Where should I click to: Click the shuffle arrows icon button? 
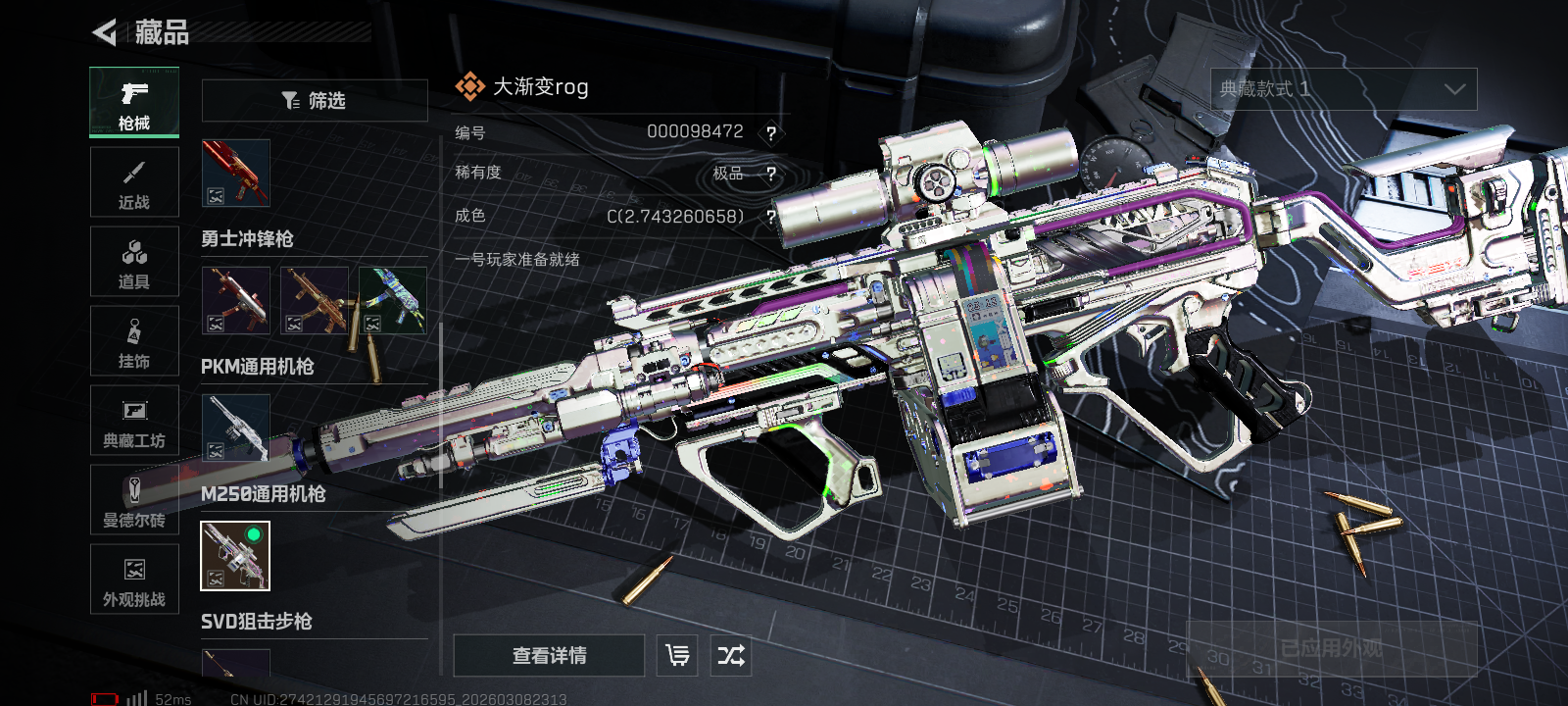click(731, 655)
